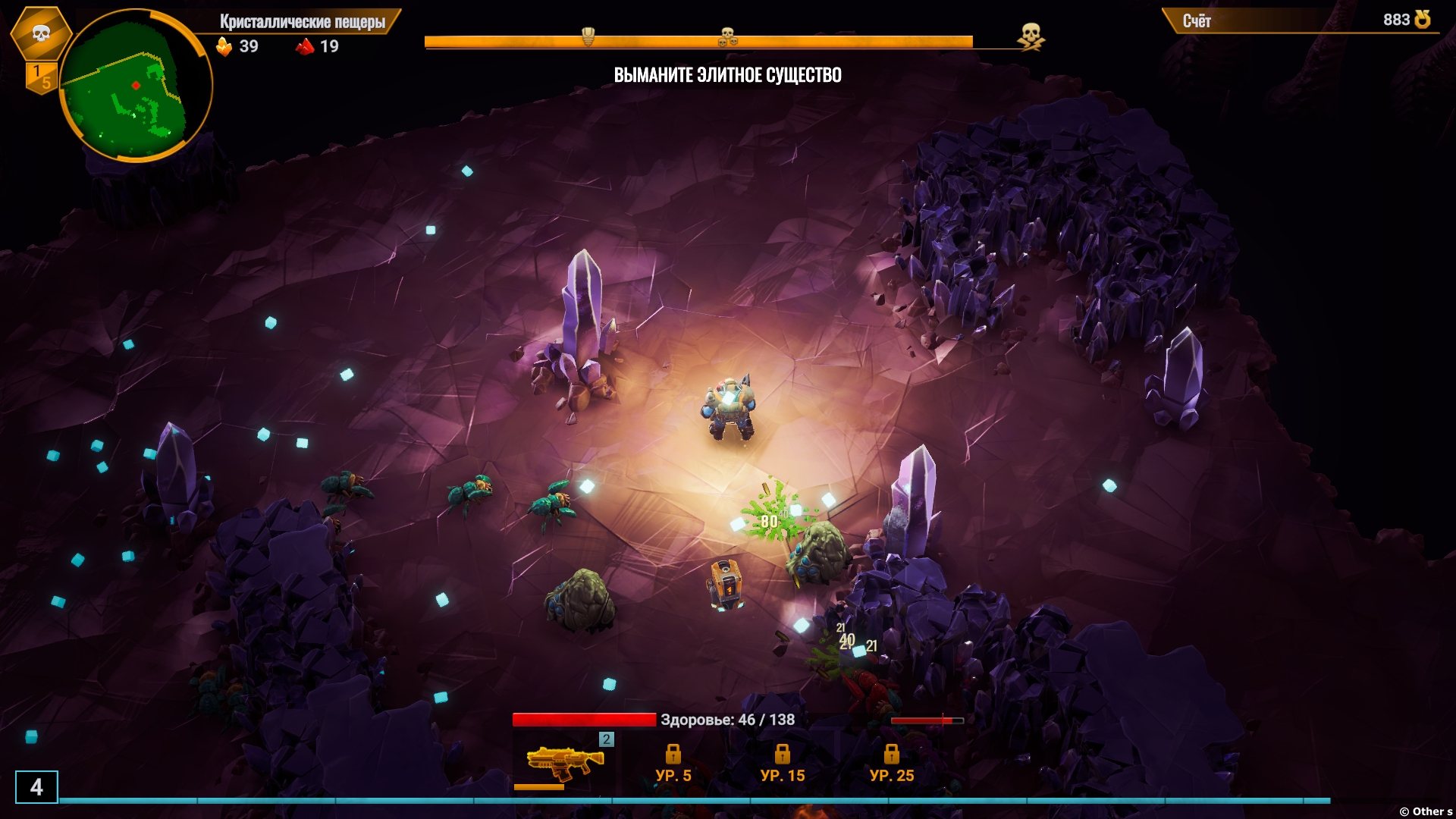Viewport: 1456px width, 819px height.
Task: Select the golden rifle weapon slot
Action: [565, 762]
